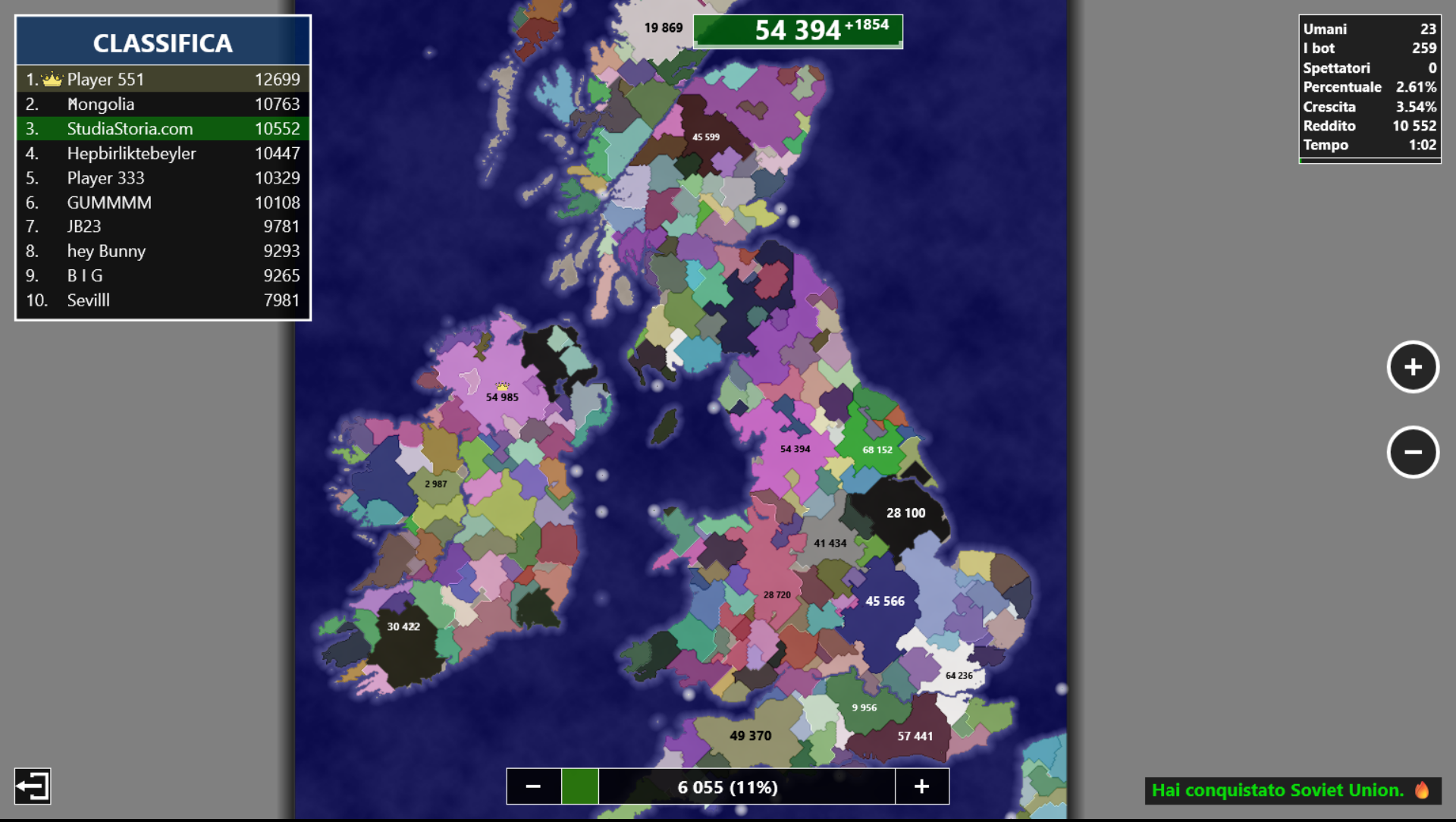
Task: Exit the match via the leave icon
Action: click(x=33, y=786)
